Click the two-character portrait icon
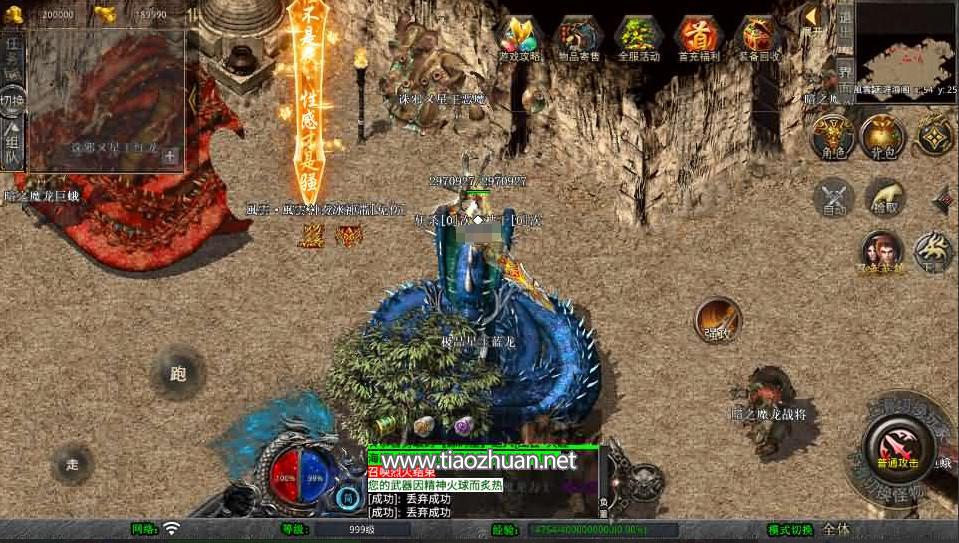Screen dimensions: 959x543 882,251
